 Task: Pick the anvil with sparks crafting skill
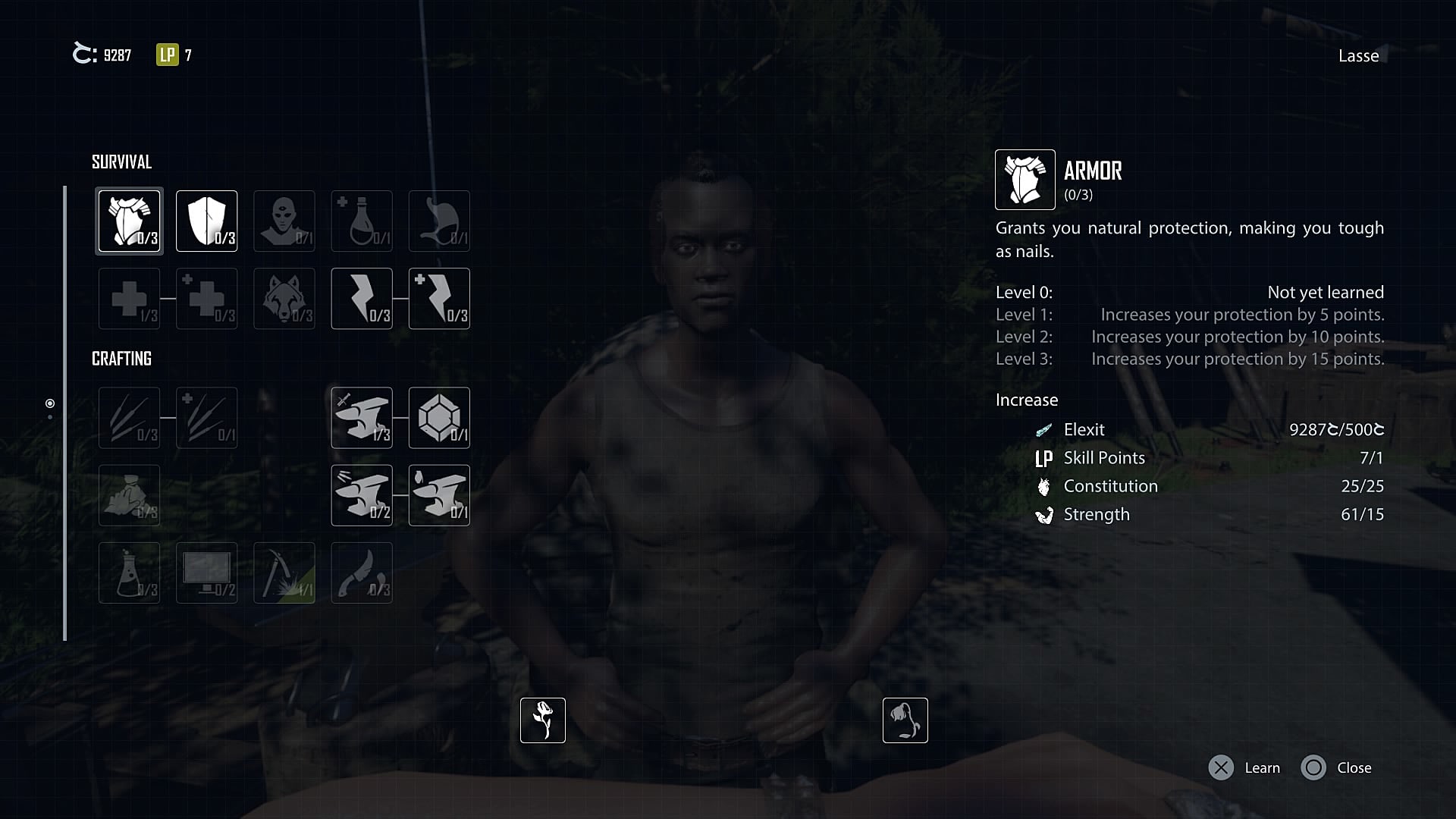coord(362,495)
